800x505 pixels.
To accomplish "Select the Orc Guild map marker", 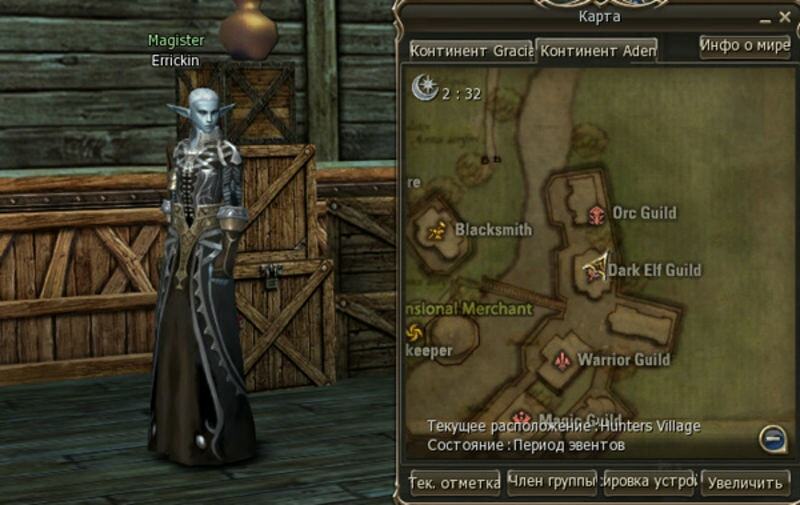I will pos(597,213).
